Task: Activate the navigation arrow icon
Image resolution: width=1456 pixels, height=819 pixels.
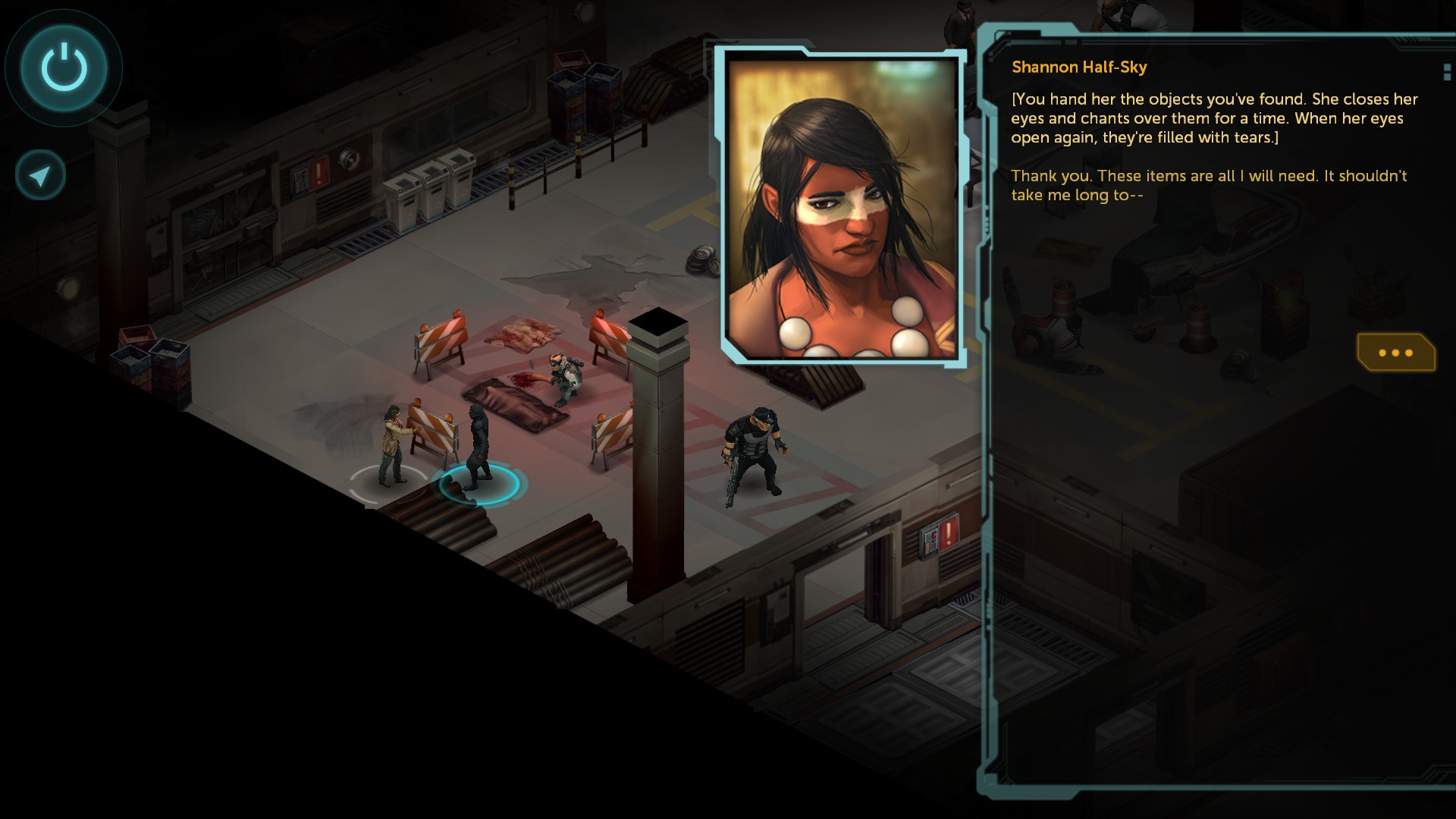Action: [40, 176]
